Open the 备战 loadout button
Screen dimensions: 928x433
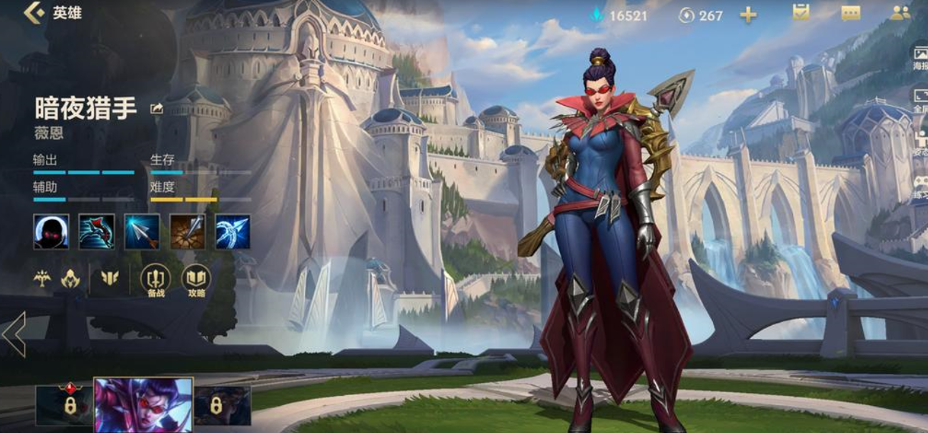pyautogui.click(x=155, y=280)
